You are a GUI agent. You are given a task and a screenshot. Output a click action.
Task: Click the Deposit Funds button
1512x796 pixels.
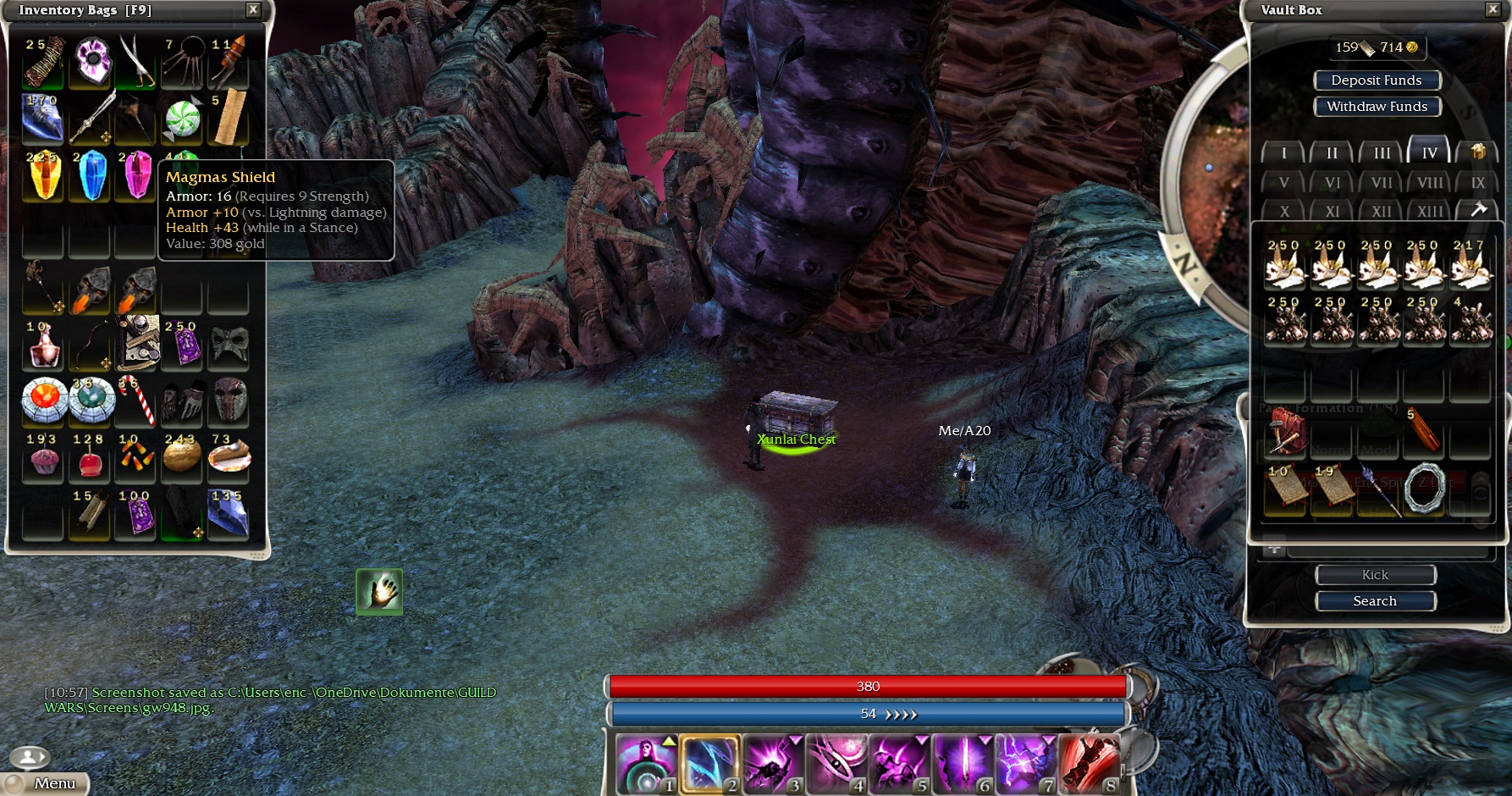pos(1377,80)
